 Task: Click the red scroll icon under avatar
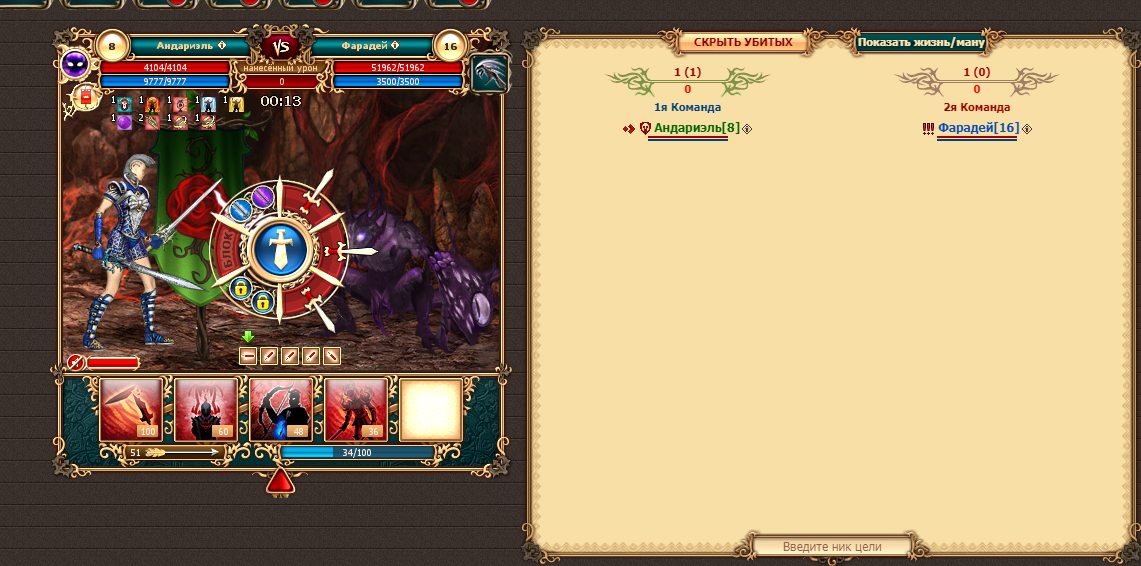[85, 97]
